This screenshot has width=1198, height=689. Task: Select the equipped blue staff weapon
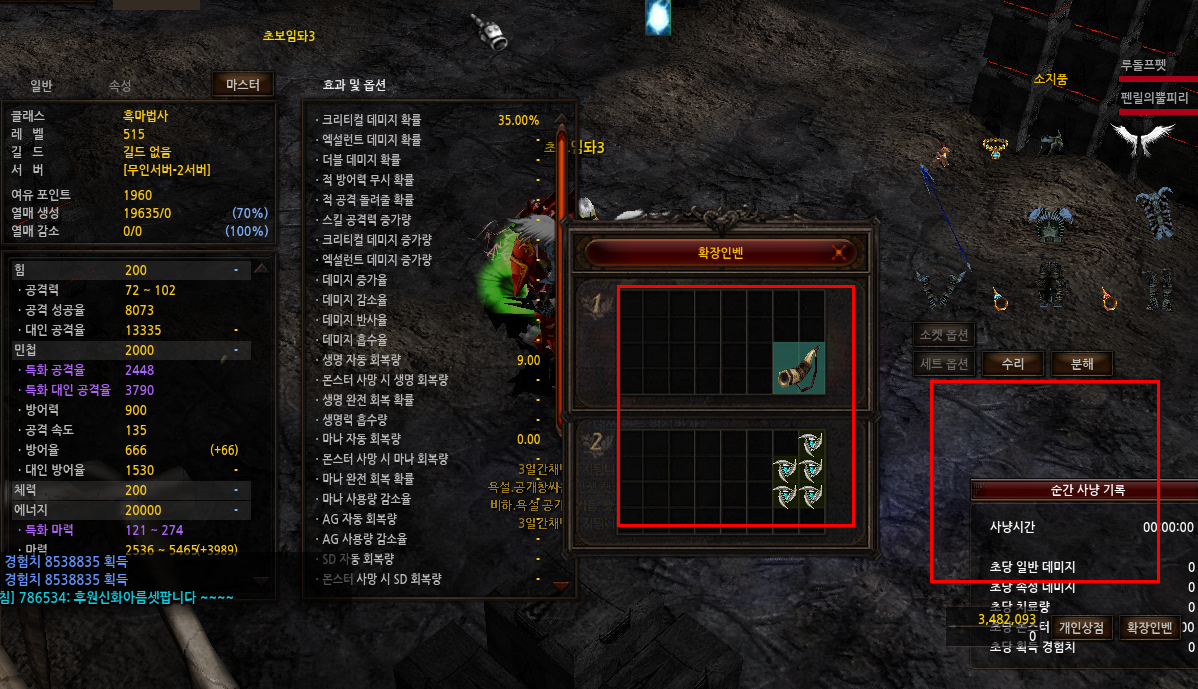coord(944,230)
